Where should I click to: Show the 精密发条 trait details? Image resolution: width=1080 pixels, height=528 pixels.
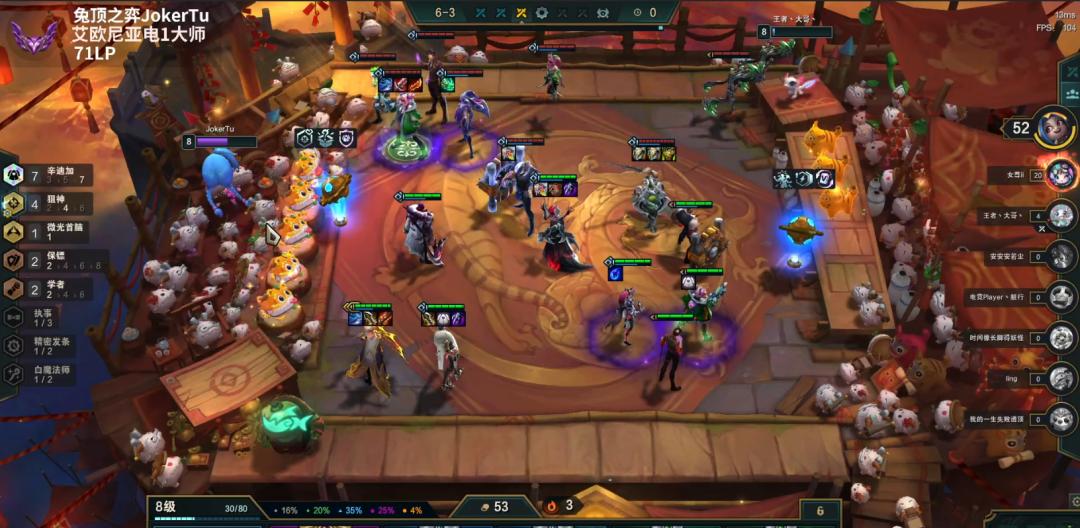pyautogui.click(x=45, y=346)
